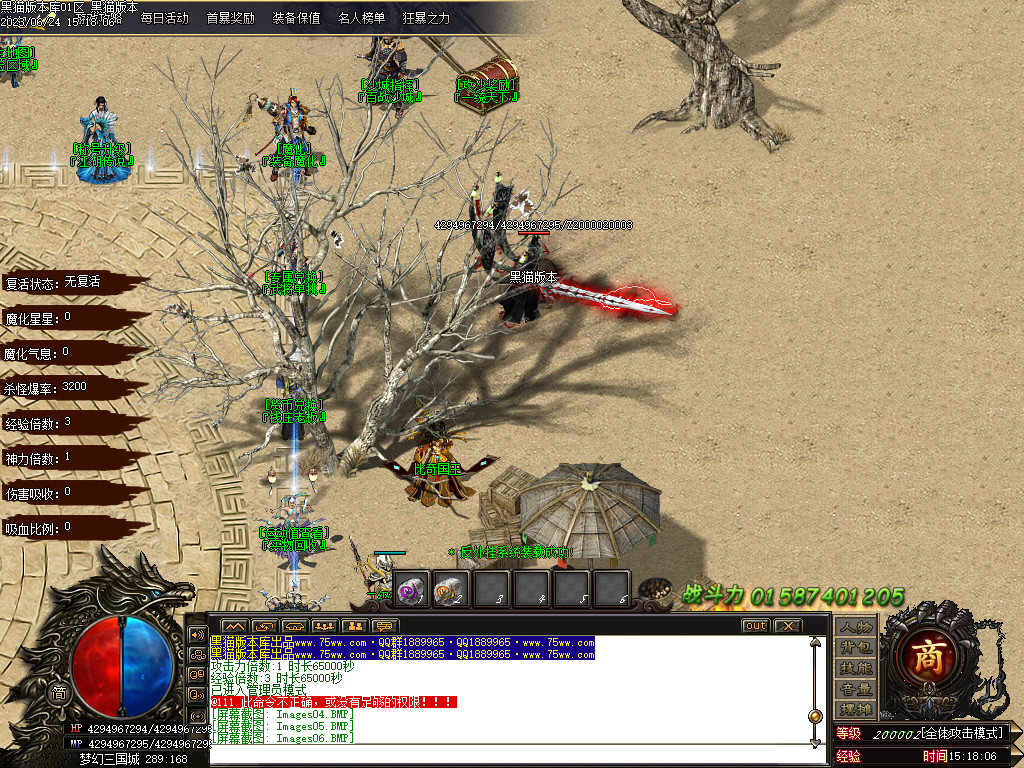Select the 装备保值 top menu entry
Screen dimensions: 1024x768
pos(296,18)
